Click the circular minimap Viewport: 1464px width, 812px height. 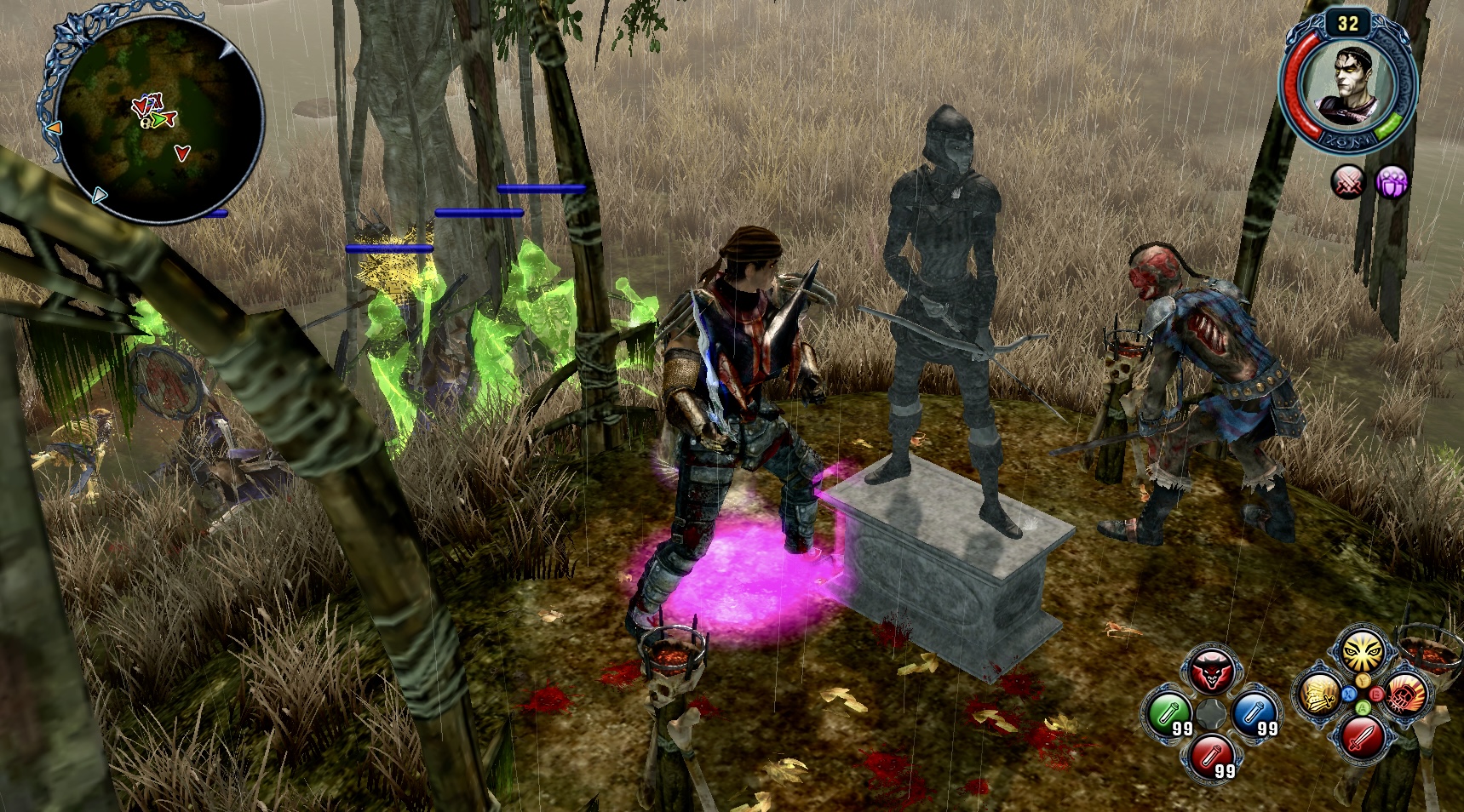pos(159,118)
